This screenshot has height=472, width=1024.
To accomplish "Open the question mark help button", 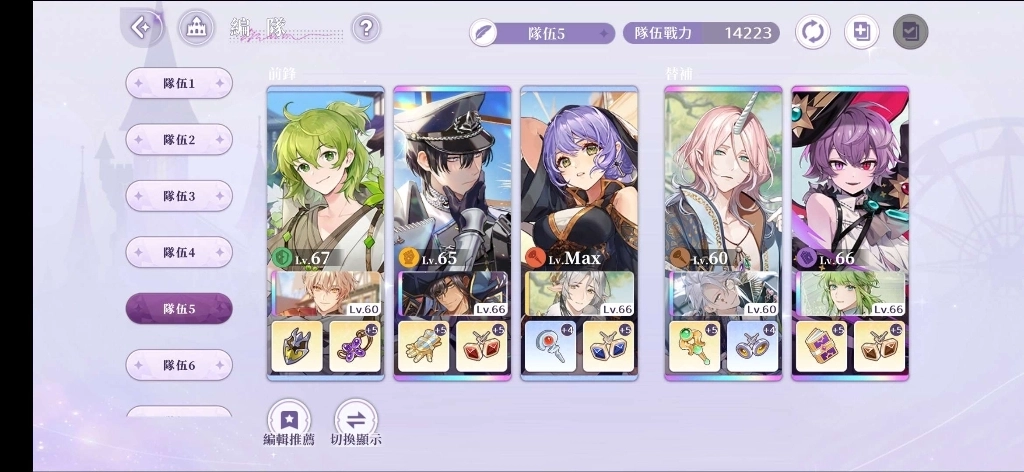I will (x=367, y=28).
